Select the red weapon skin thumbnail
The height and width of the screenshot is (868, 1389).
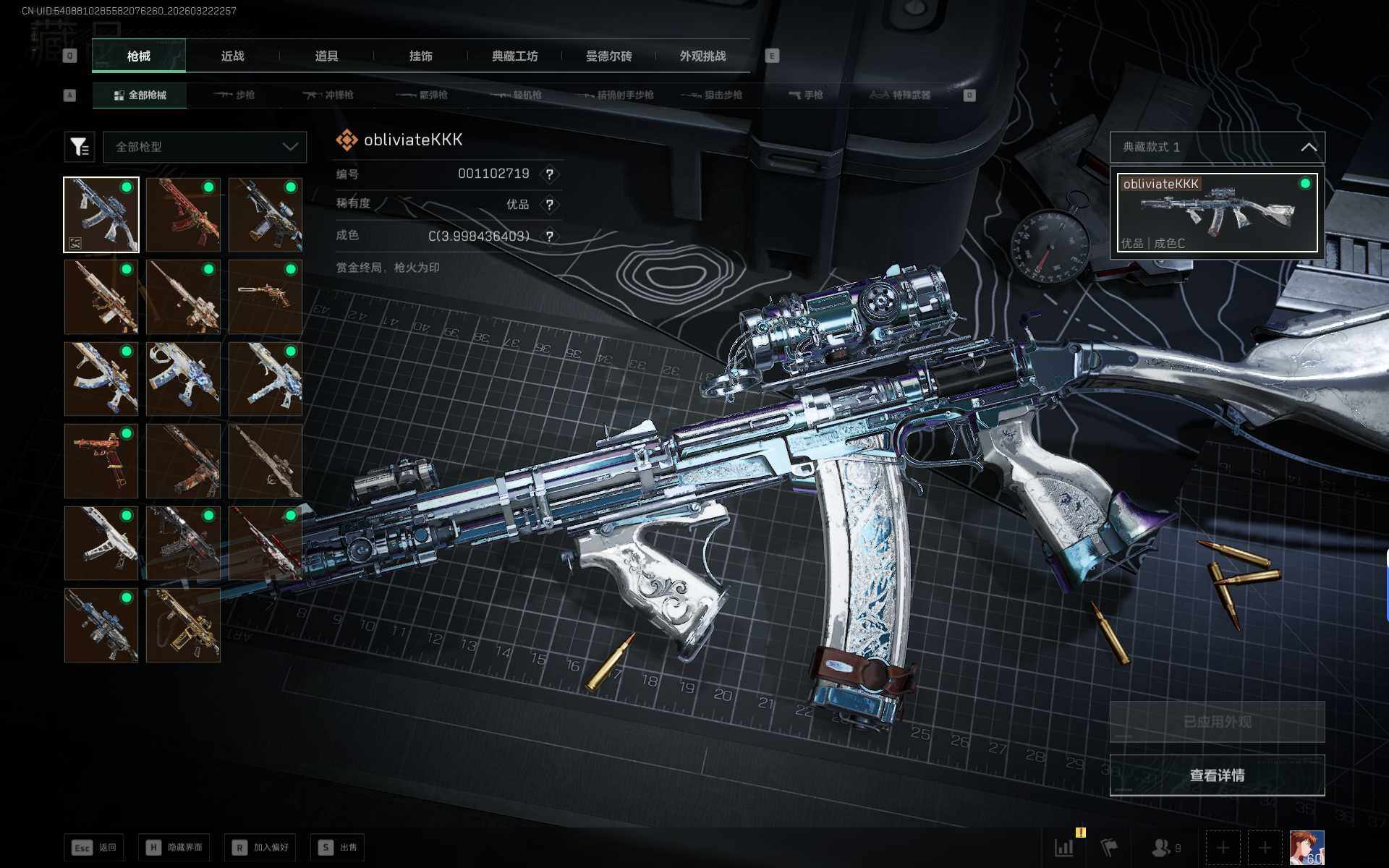183,215
